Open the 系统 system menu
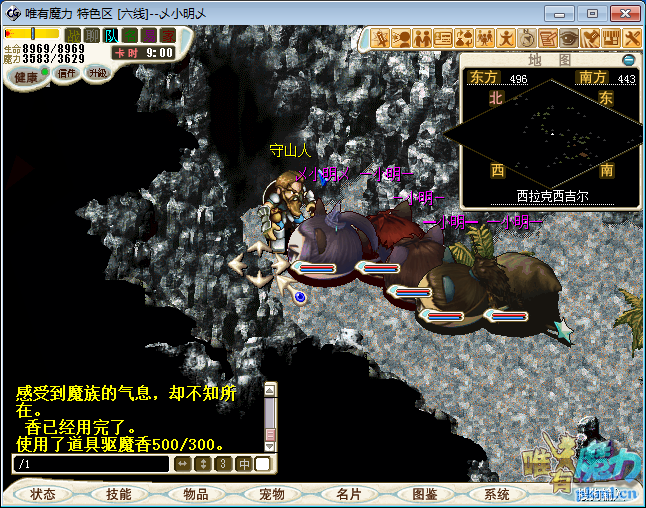The image size is (646, 508). (x=497, y=494)
